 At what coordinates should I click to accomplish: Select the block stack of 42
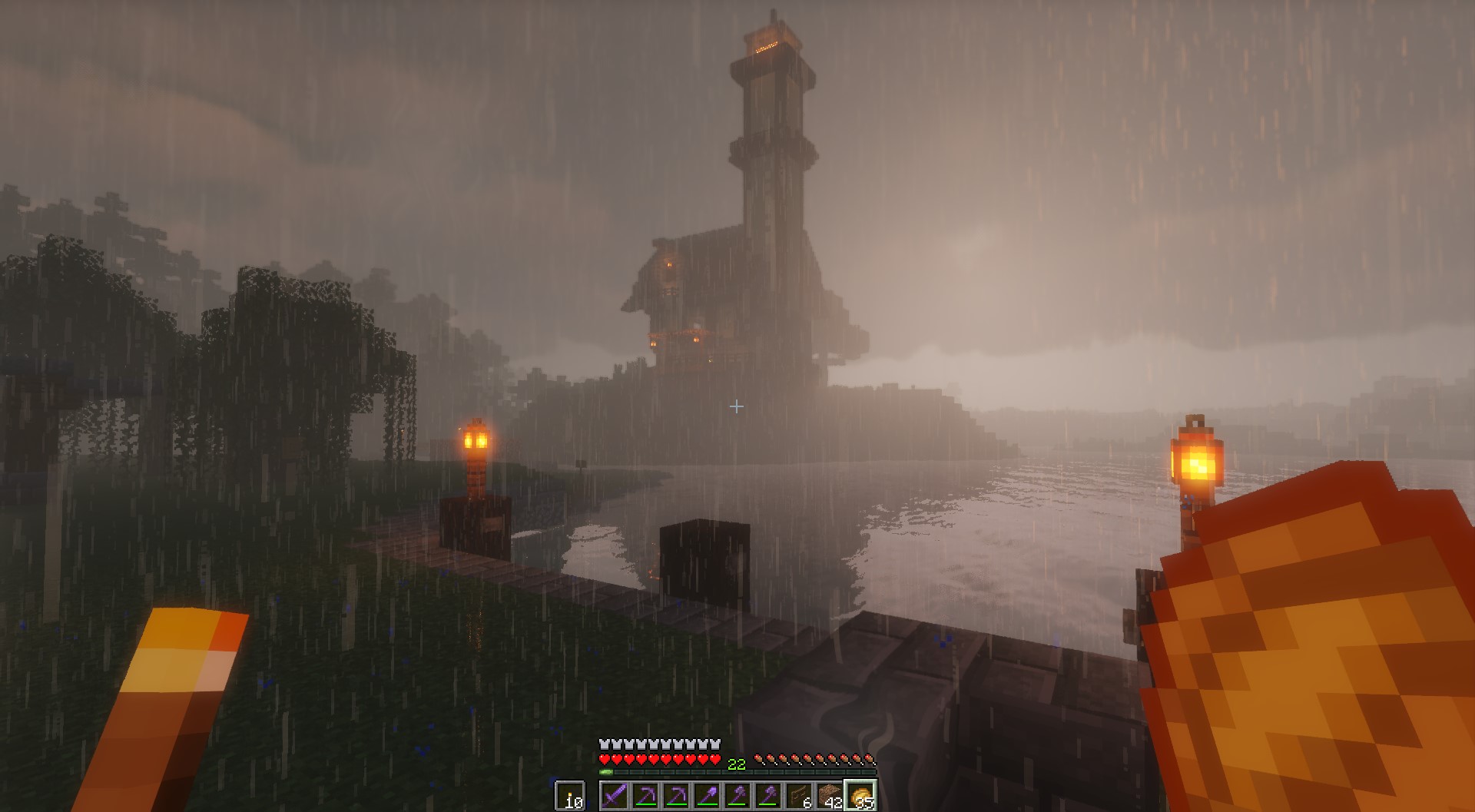pyautogui.click(x=830, y=796)
